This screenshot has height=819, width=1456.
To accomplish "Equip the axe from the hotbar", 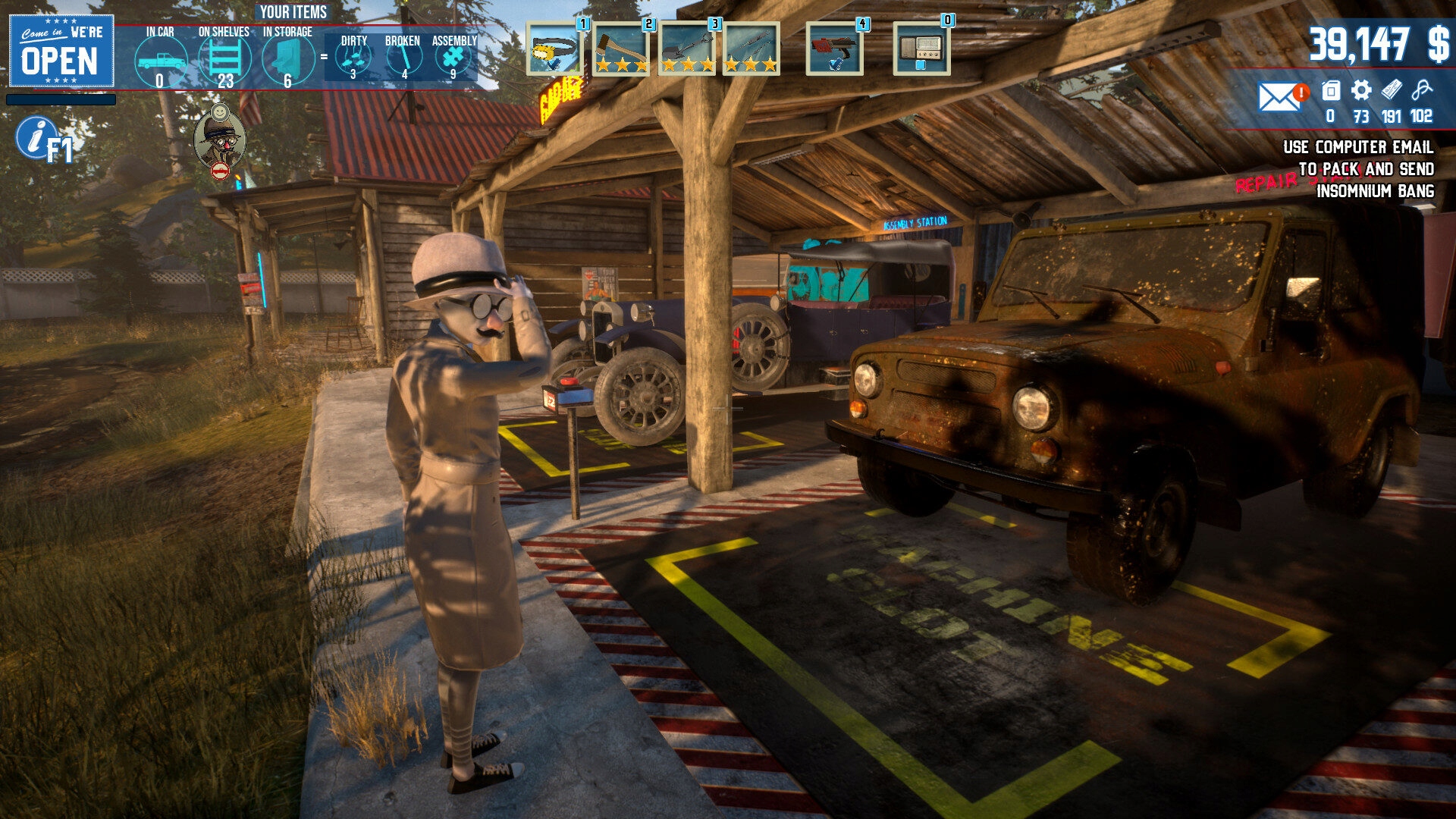I will click(x=620, y=49).
